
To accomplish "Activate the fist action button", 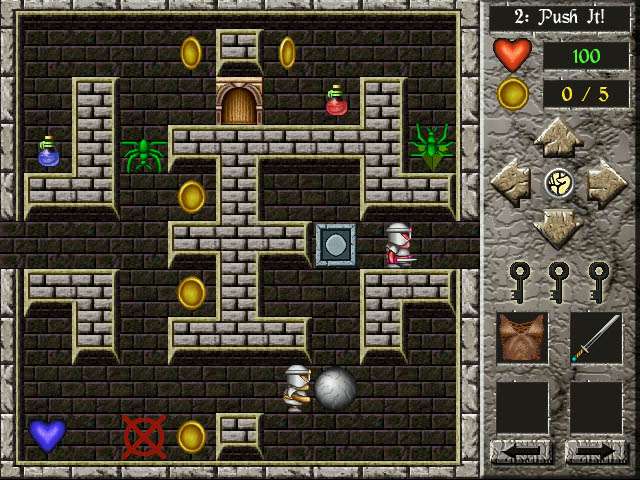I will (559, 183).
